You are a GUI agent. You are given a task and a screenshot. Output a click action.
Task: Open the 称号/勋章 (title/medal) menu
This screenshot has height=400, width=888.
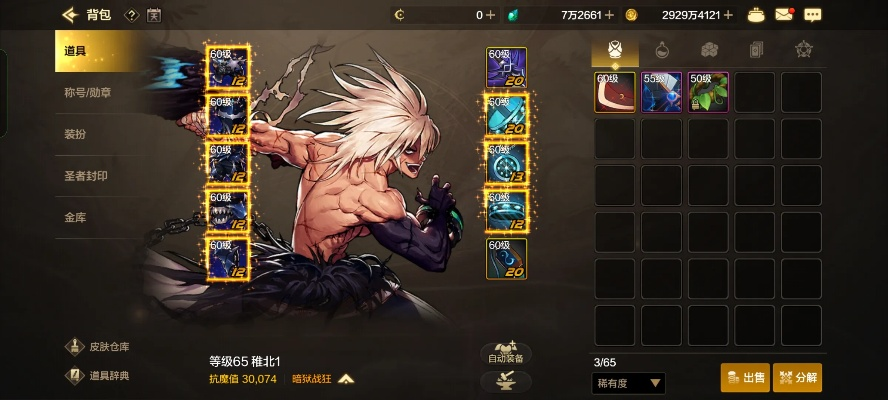coord(88,93)
